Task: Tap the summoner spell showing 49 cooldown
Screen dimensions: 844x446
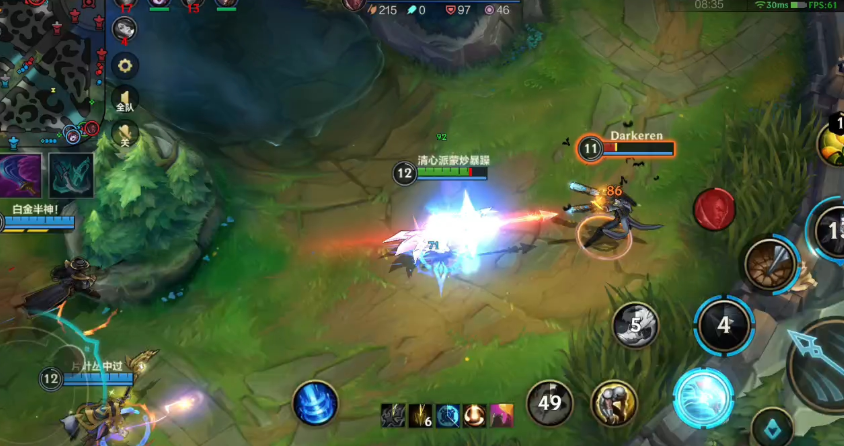Action: coord(550,404)
